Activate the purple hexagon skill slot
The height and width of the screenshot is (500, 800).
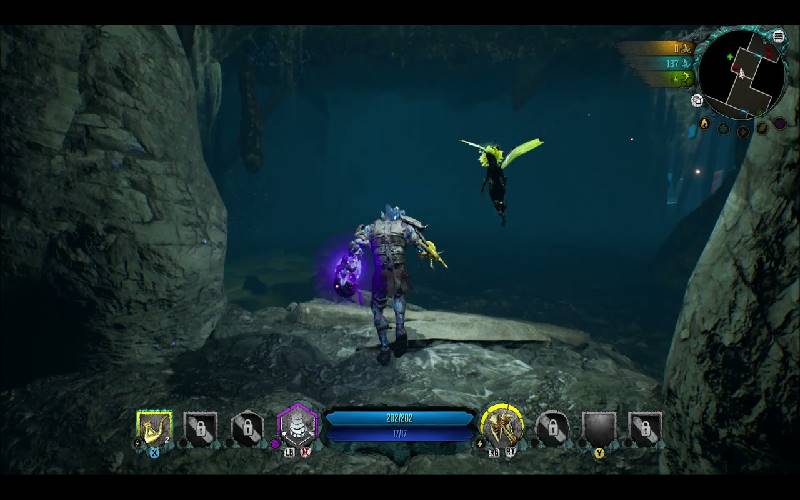(x=297, y=428)
